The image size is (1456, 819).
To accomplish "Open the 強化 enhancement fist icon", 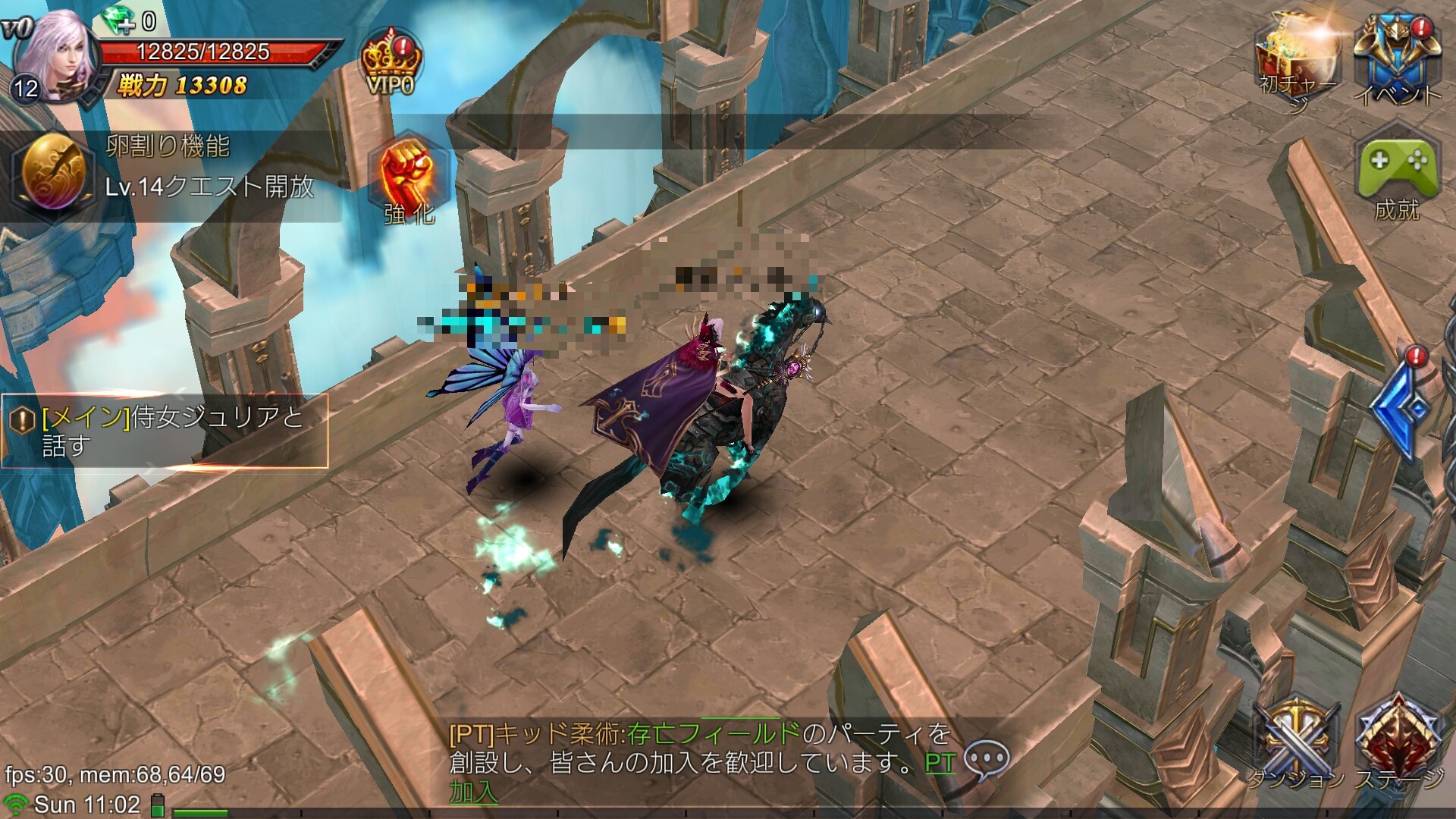I will [x=409, y=184].
